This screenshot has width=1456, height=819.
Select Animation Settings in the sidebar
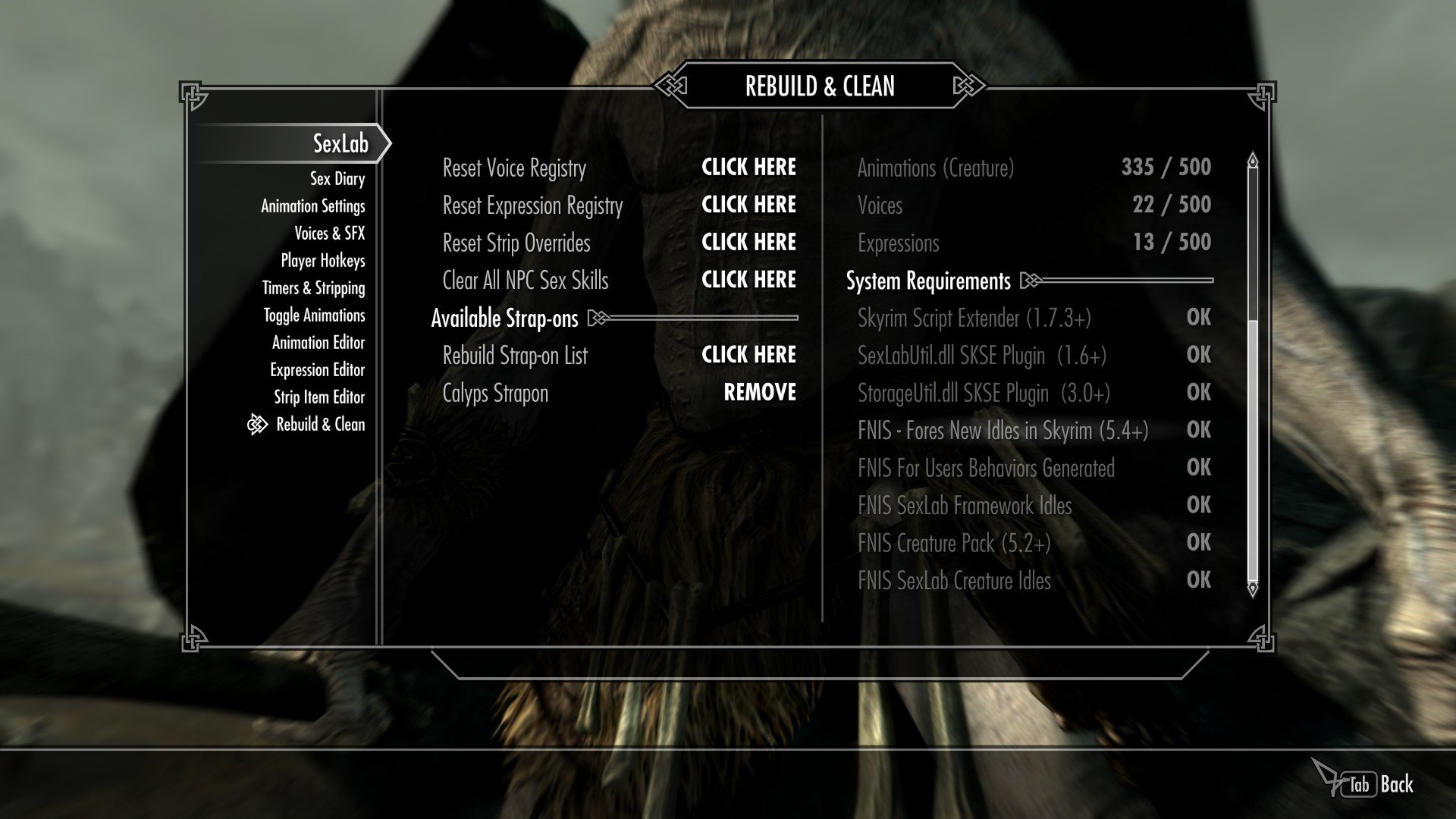pos(312,206)
